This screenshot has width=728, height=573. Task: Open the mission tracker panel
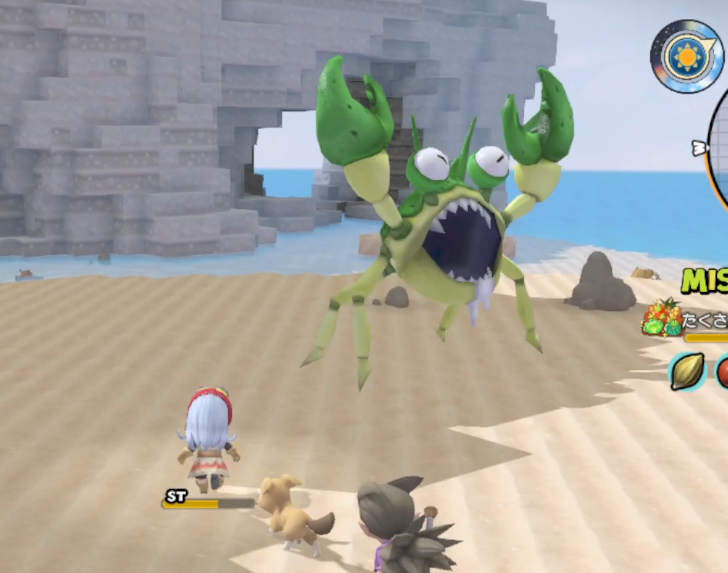705,281
